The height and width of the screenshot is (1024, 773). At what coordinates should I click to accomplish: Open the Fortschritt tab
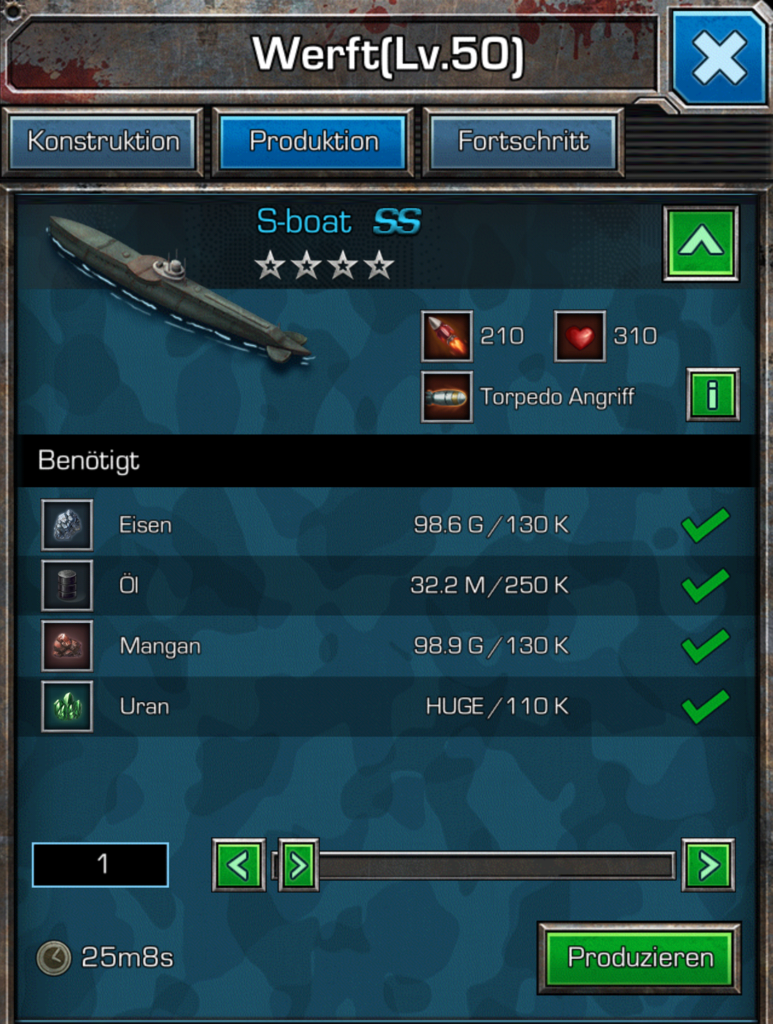[x=523, y=142]
